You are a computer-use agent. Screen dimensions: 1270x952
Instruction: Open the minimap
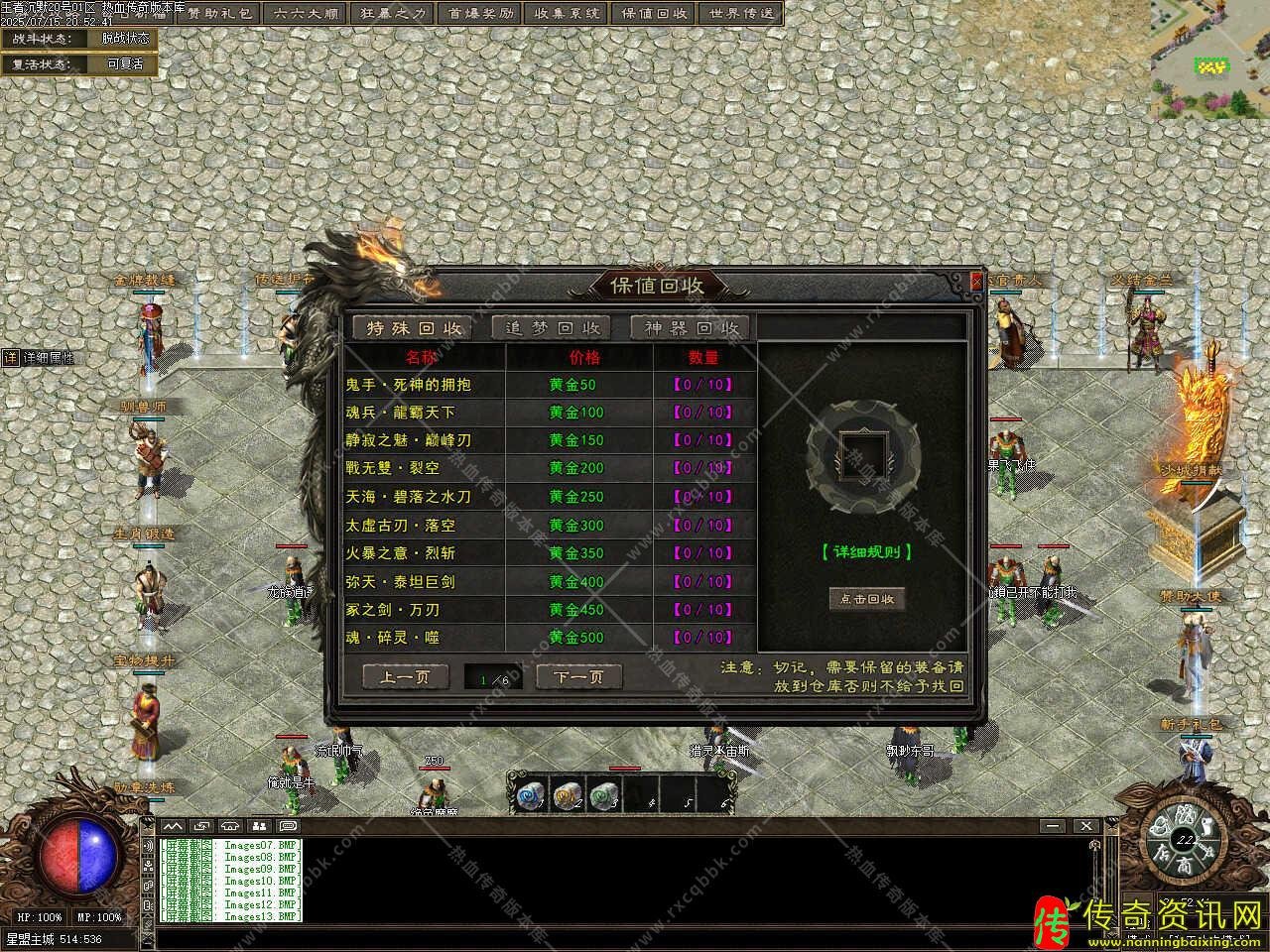(x=1209, y=59)
